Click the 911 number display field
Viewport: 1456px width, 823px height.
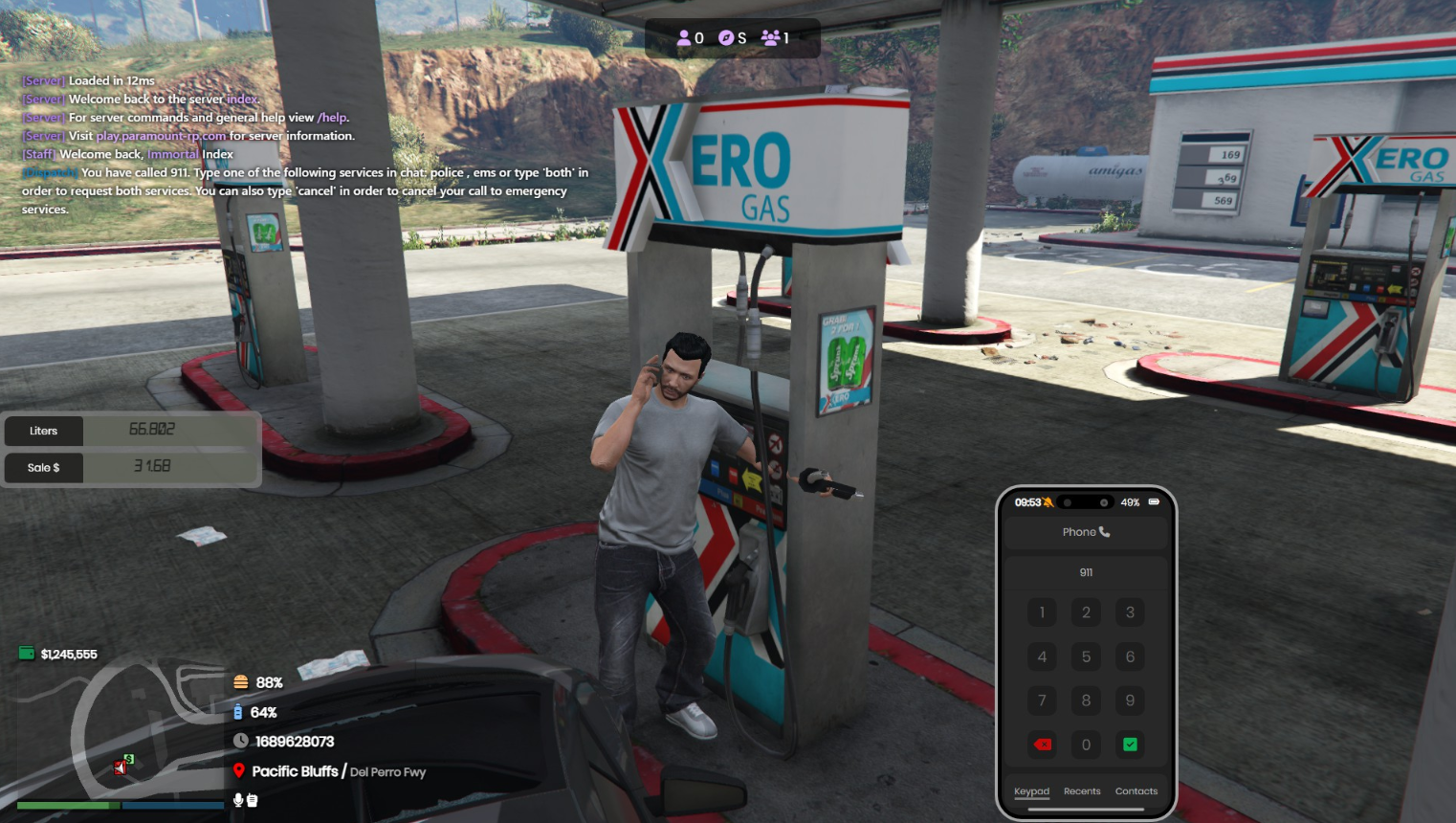[1086, 572]
